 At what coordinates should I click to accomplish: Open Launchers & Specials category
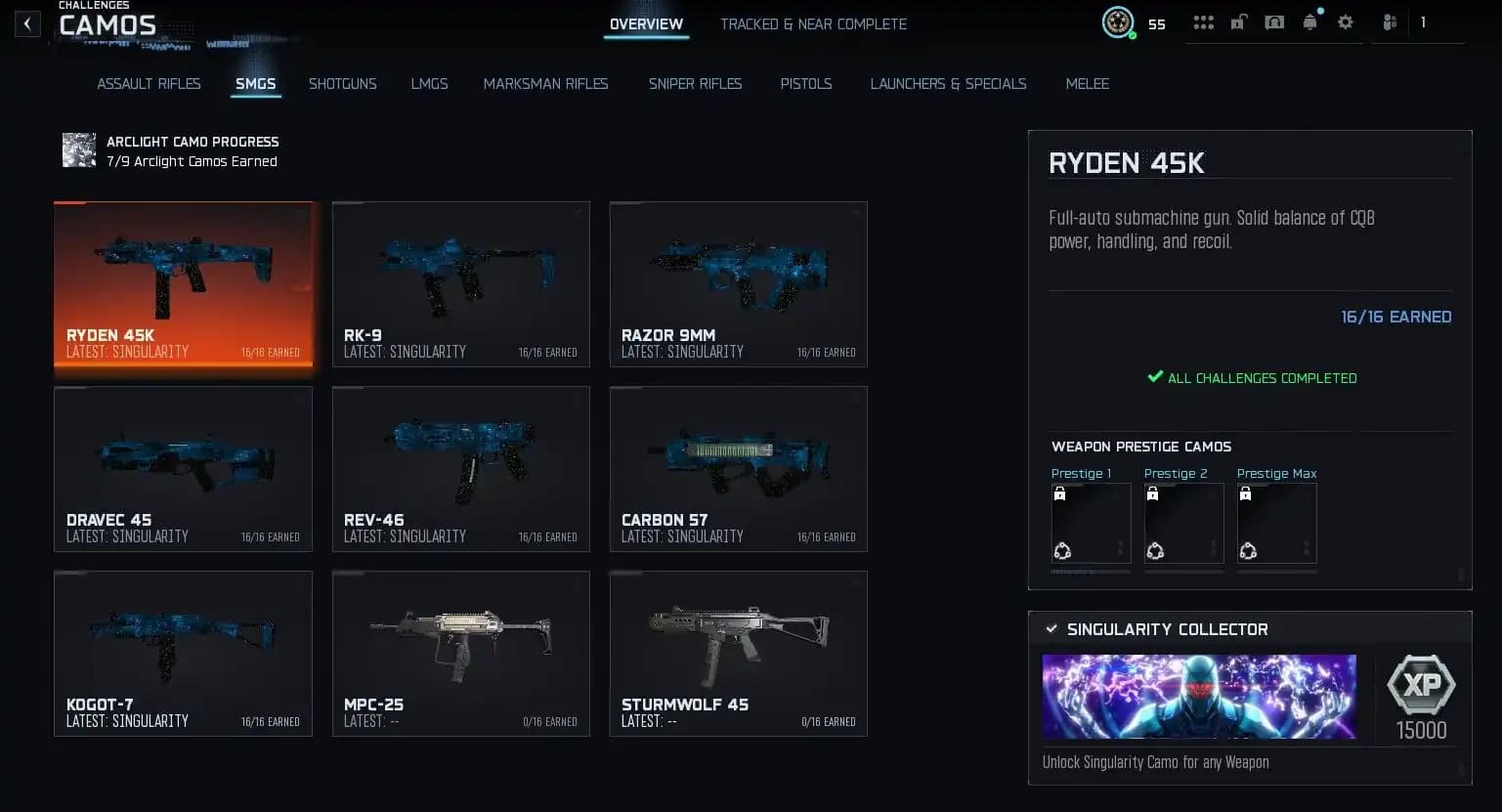(948, 84)
